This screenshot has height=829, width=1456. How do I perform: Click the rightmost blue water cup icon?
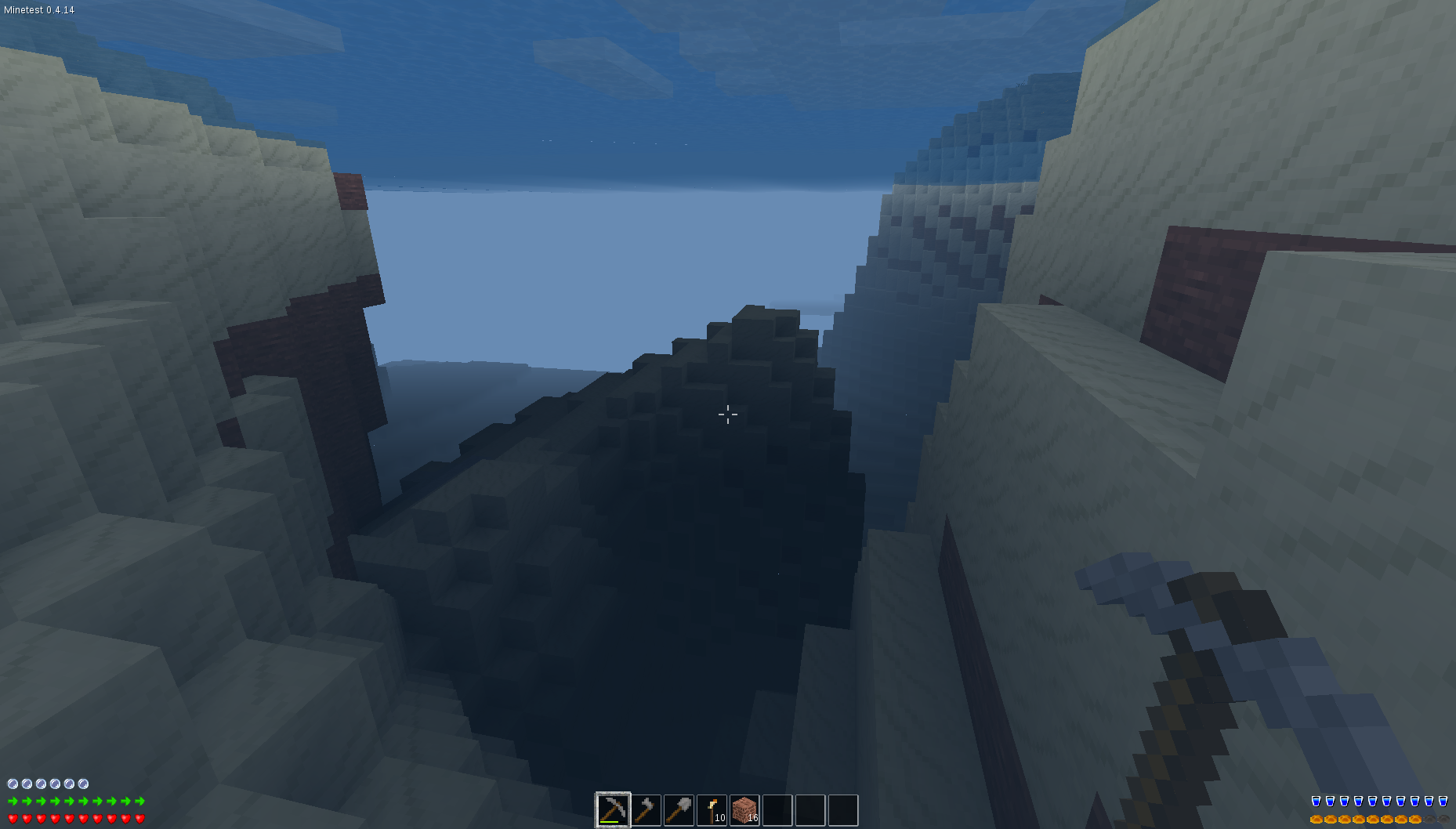[x=1443, y=801]
